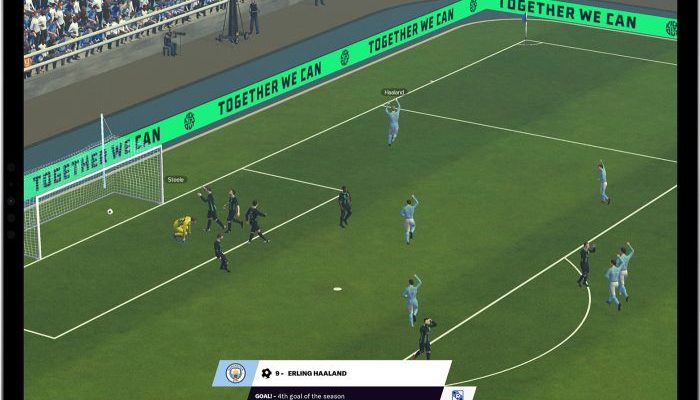Select Erling Haaland's name in the goal banner
Screen dimensions: 700x400
[x=317, y=373]
